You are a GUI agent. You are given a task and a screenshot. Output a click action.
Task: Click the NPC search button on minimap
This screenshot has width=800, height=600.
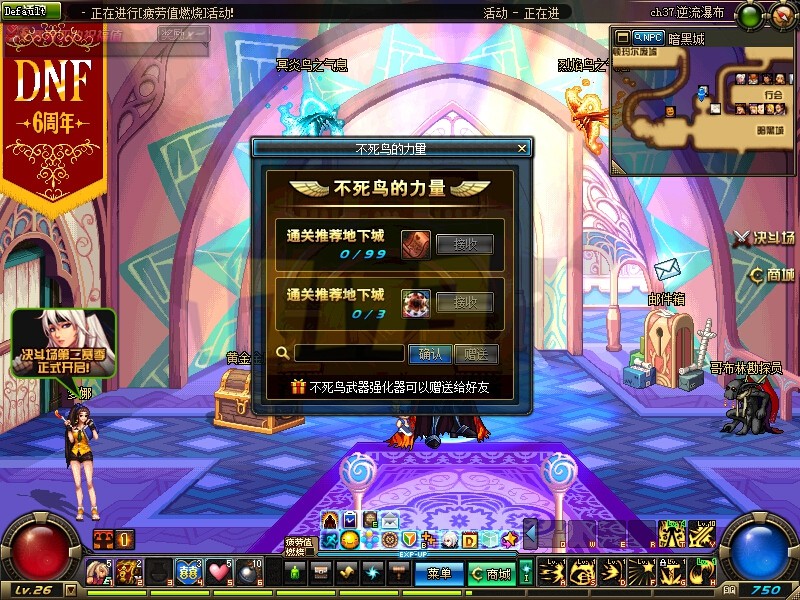648,38
